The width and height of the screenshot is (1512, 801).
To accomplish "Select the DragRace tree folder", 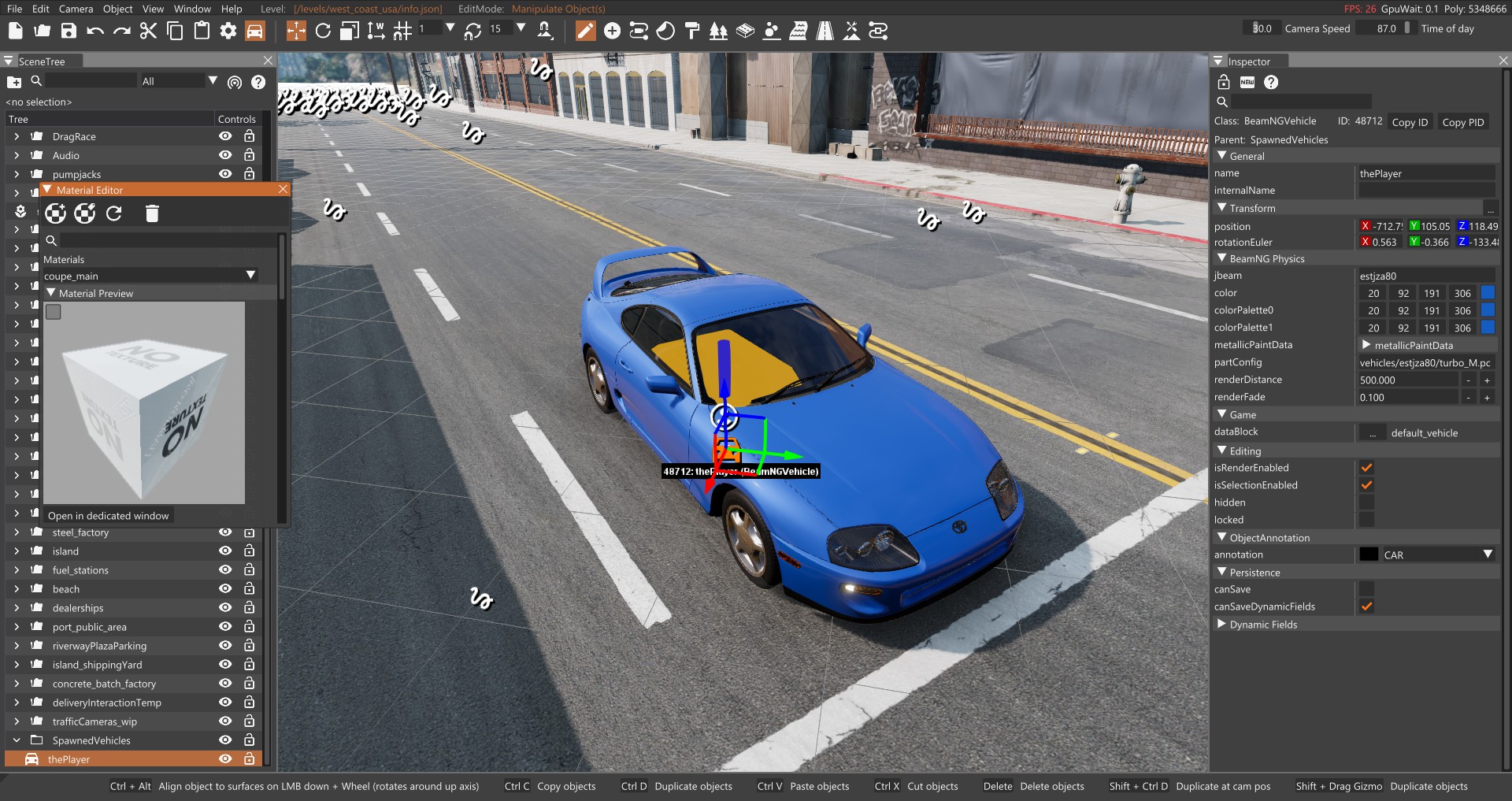I will (74, 136).
